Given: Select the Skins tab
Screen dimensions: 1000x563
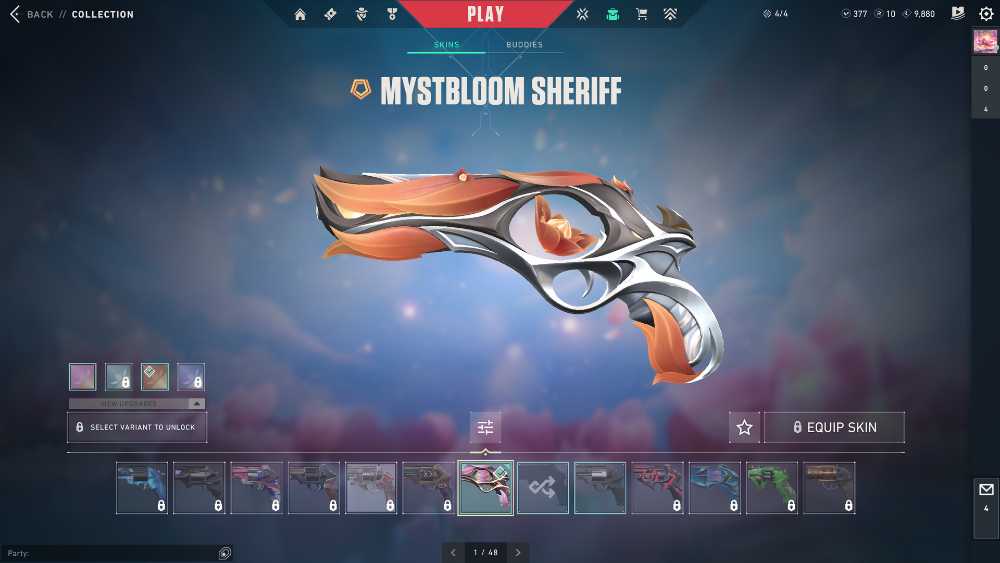Looking at the screenshot, I should [x=446, y=45].
